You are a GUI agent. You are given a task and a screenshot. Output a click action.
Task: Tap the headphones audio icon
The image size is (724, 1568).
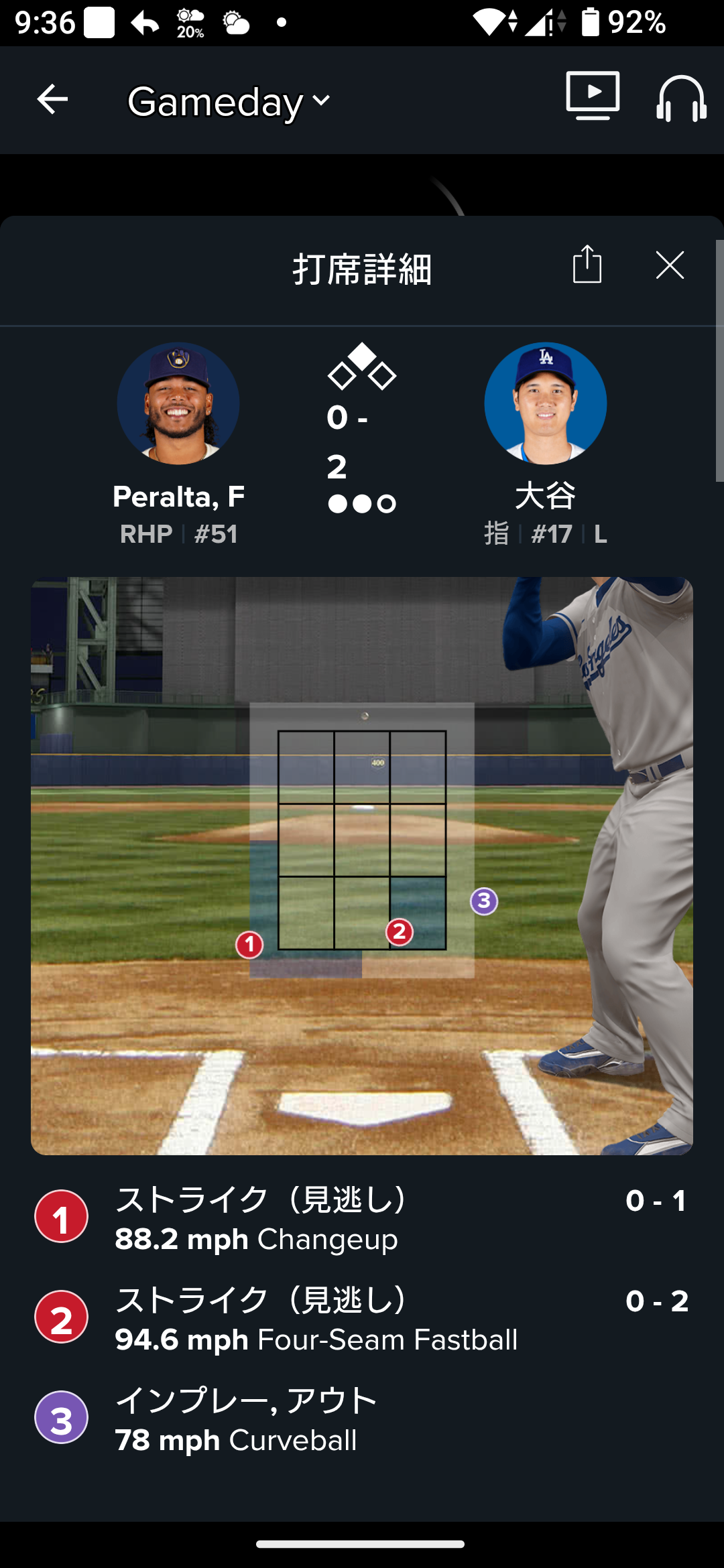point(680,99)
